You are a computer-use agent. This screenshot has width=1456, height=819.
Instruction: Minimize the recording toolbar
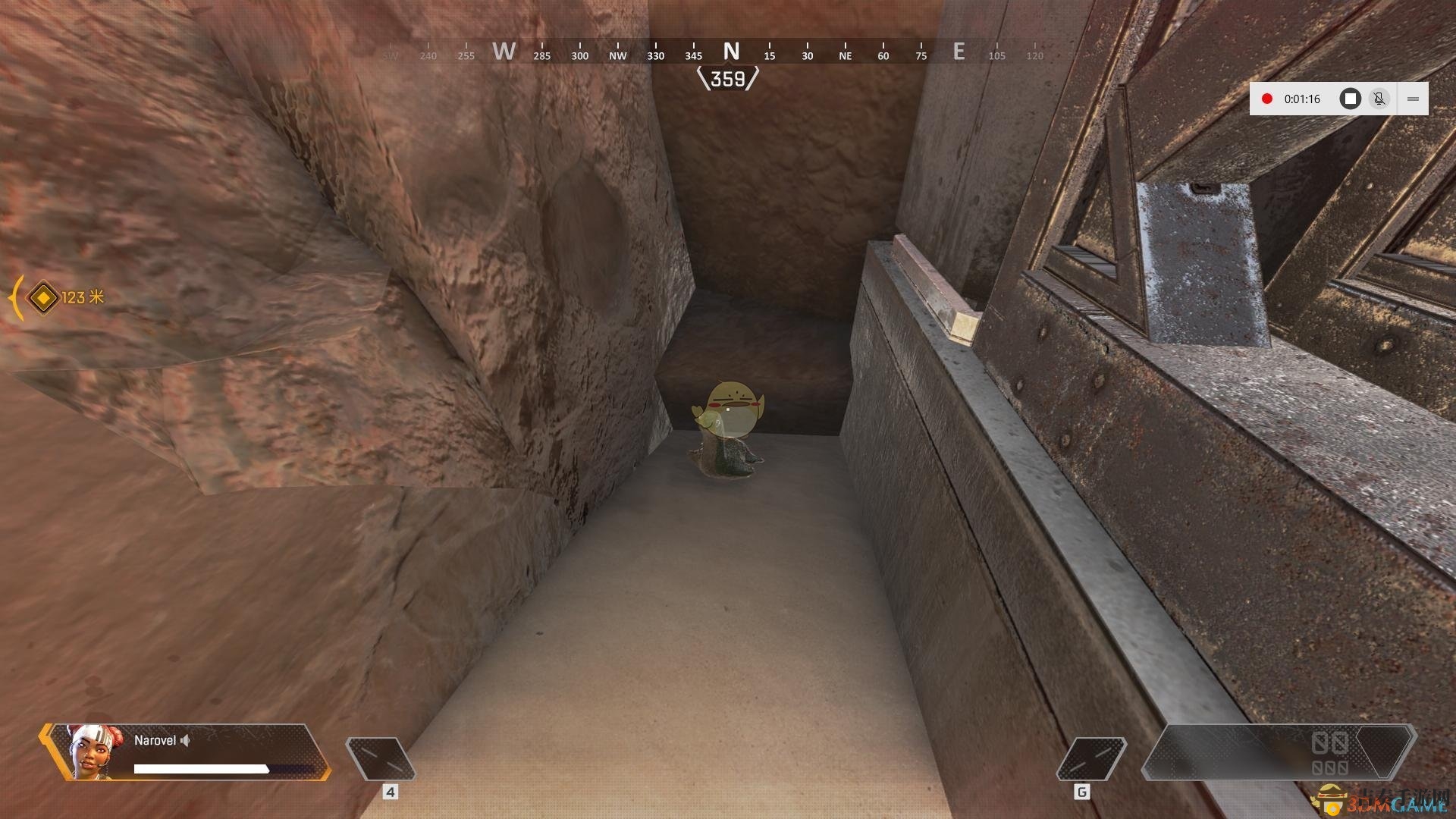(x=1413, y=99)
